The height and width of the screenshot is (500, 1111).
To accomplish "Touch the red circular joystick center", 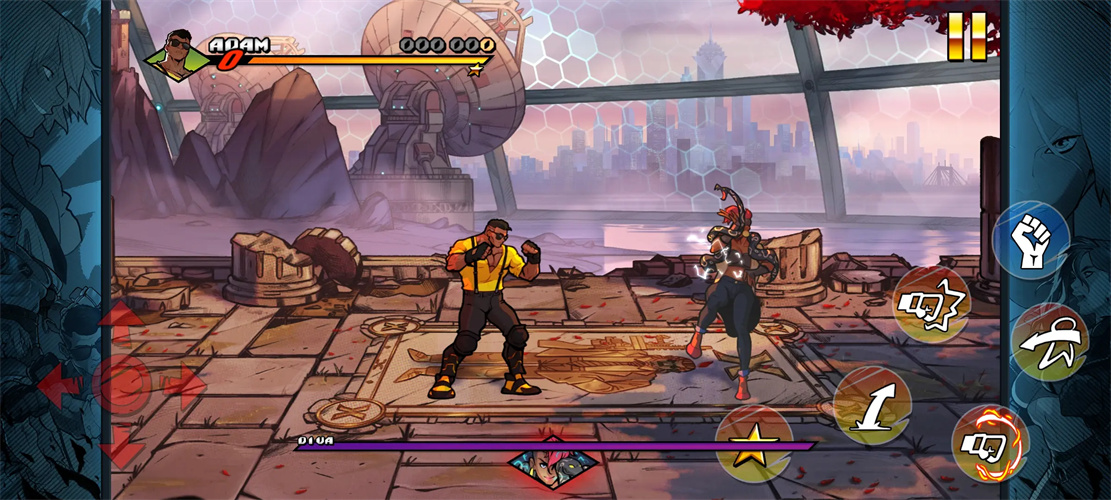I will 122,383.
